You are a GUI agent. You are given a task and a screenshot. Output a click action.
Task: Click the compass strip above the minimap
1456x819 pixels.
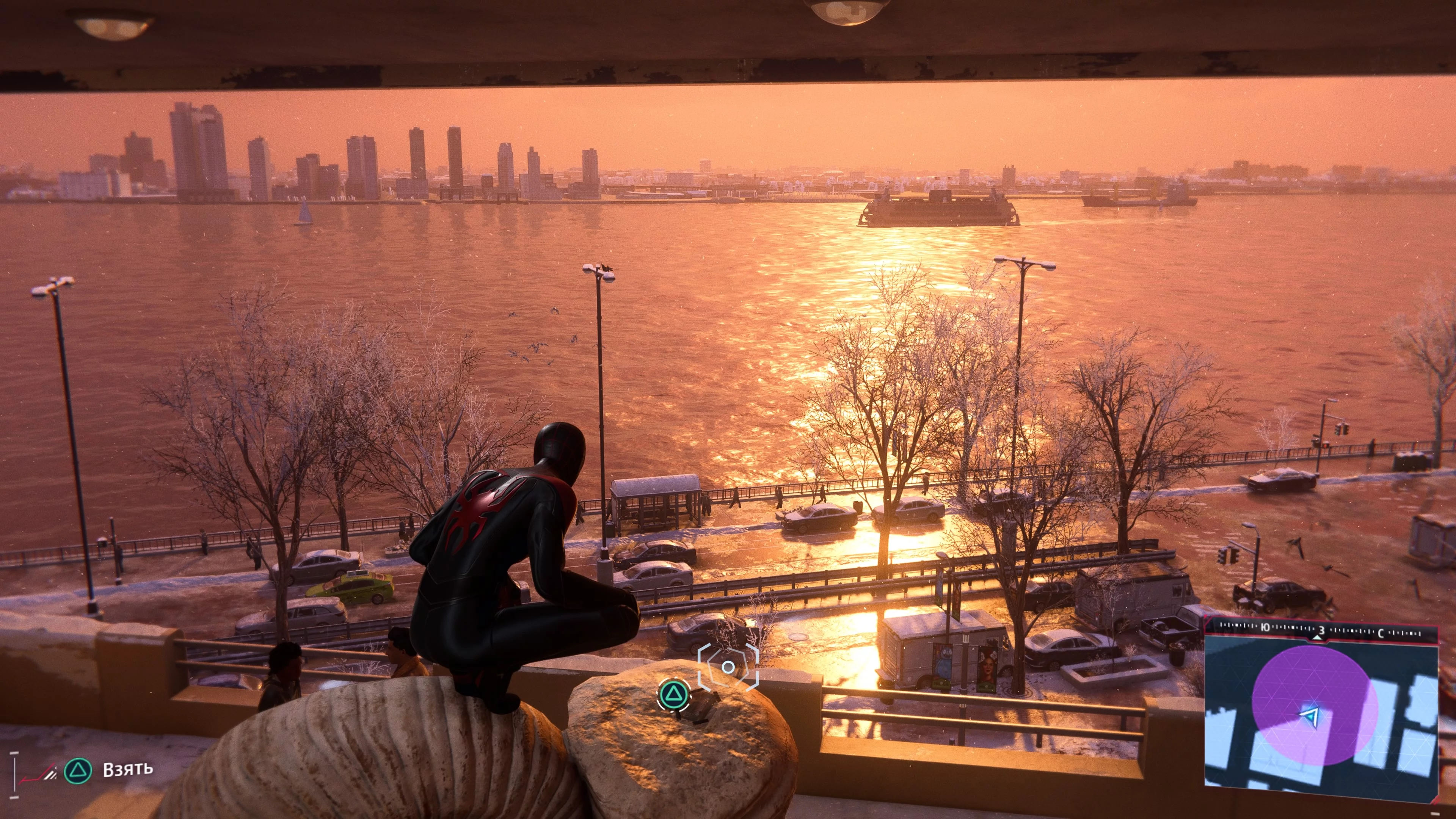(1321, 630)
